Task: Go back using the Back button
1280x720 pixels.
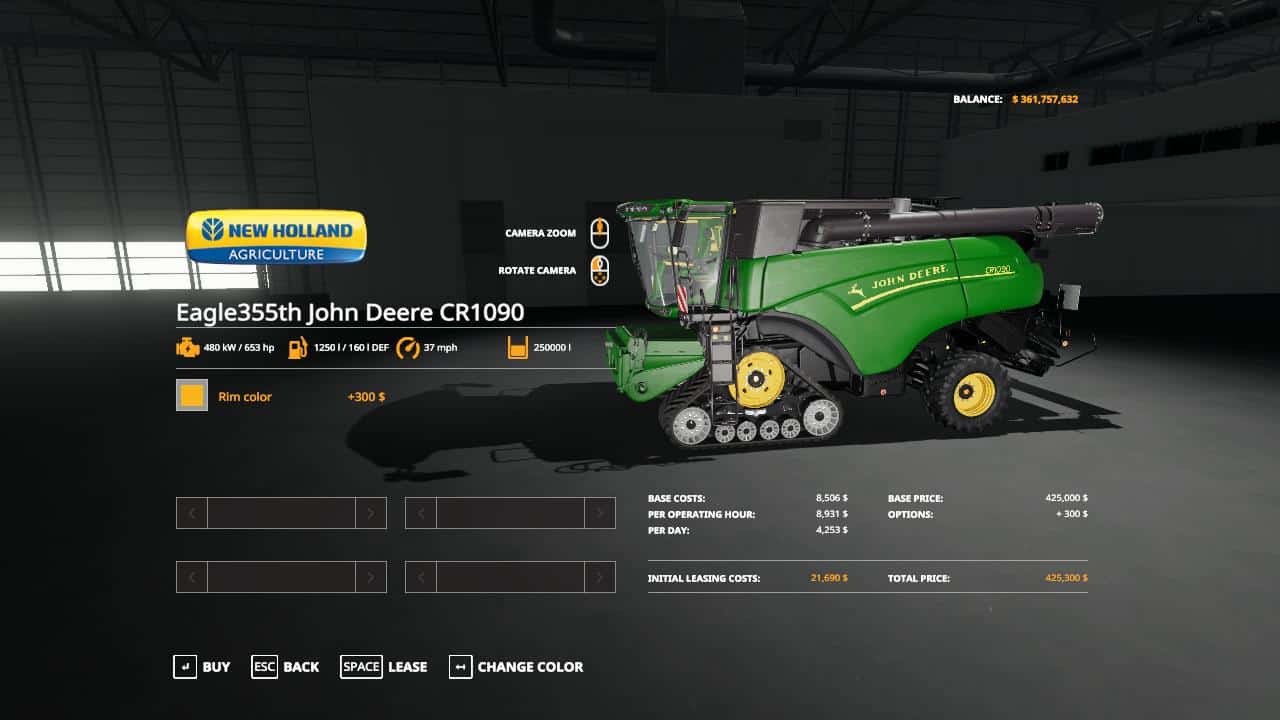Action: (286, 667)
